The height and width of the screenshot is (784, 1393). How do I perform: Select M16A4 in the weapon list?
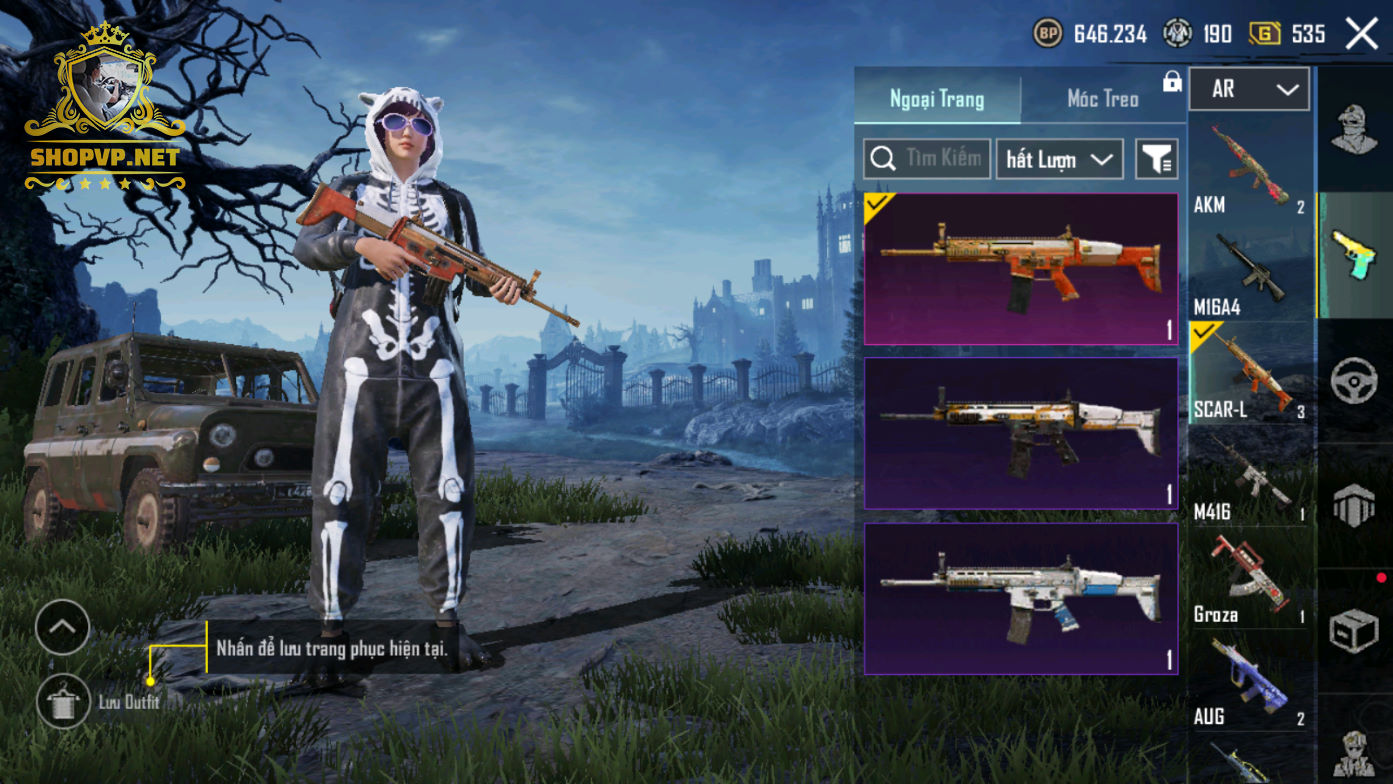click(x=1250, y=273)
